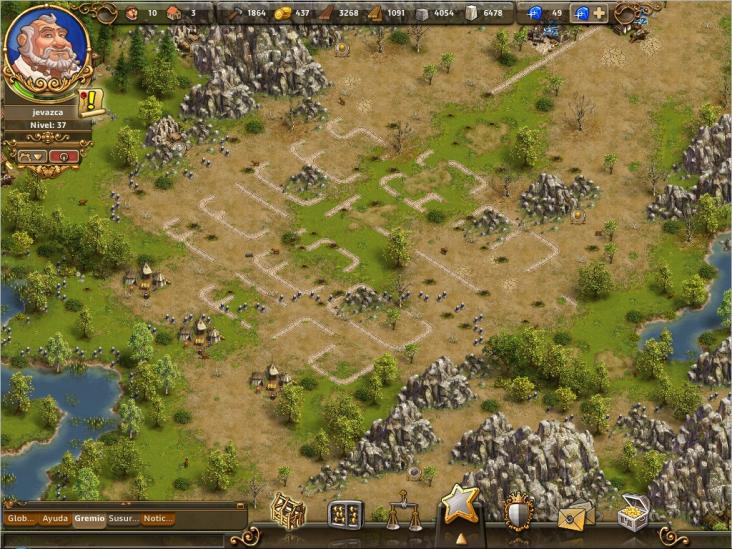Switch to the Ayuda chat tab
The height and width of the screenshot is (549, 732).
click(56, 519)
